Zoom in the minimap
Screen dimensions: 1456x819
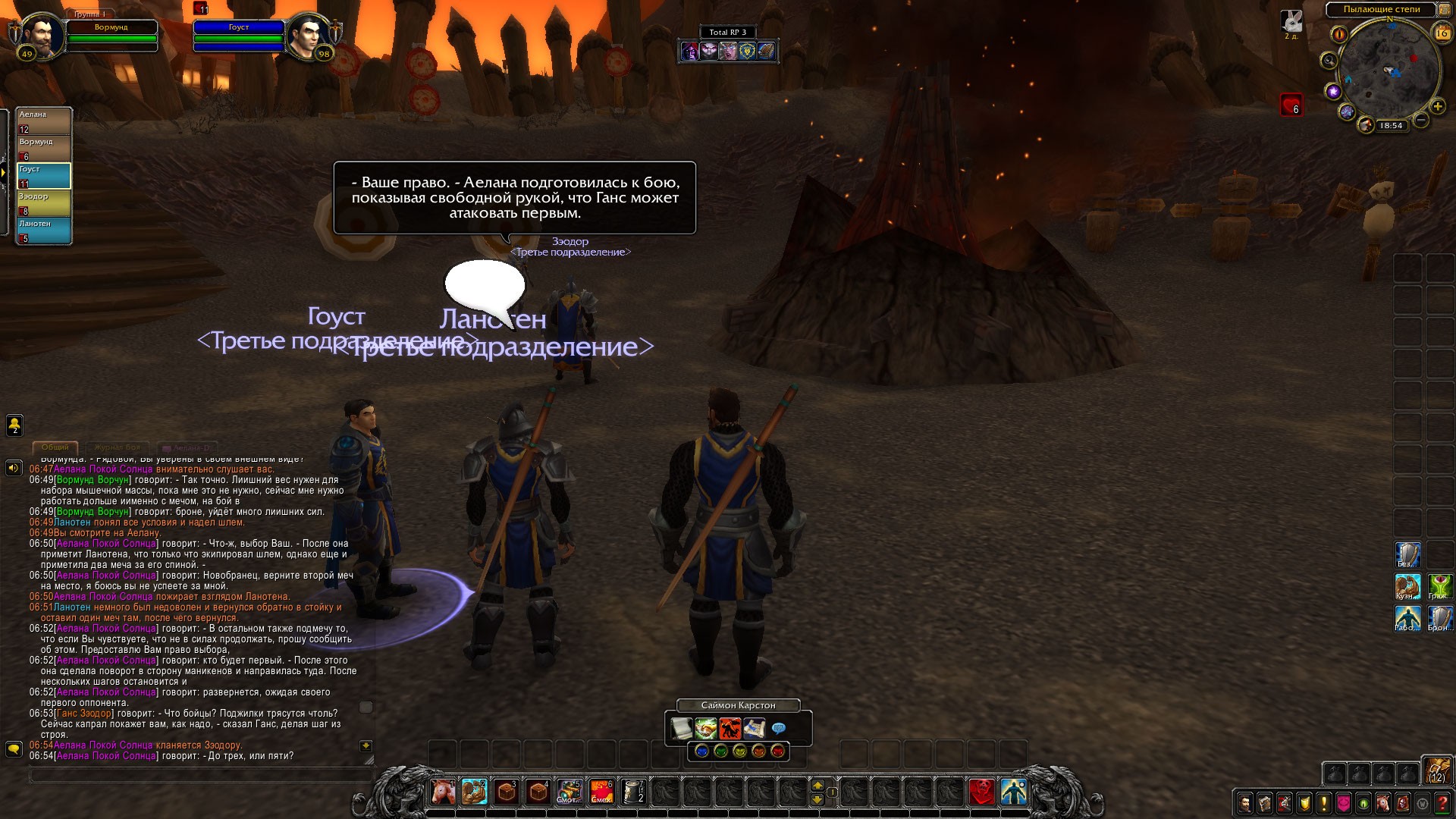pyautogui.click(x=1437, y=106)
